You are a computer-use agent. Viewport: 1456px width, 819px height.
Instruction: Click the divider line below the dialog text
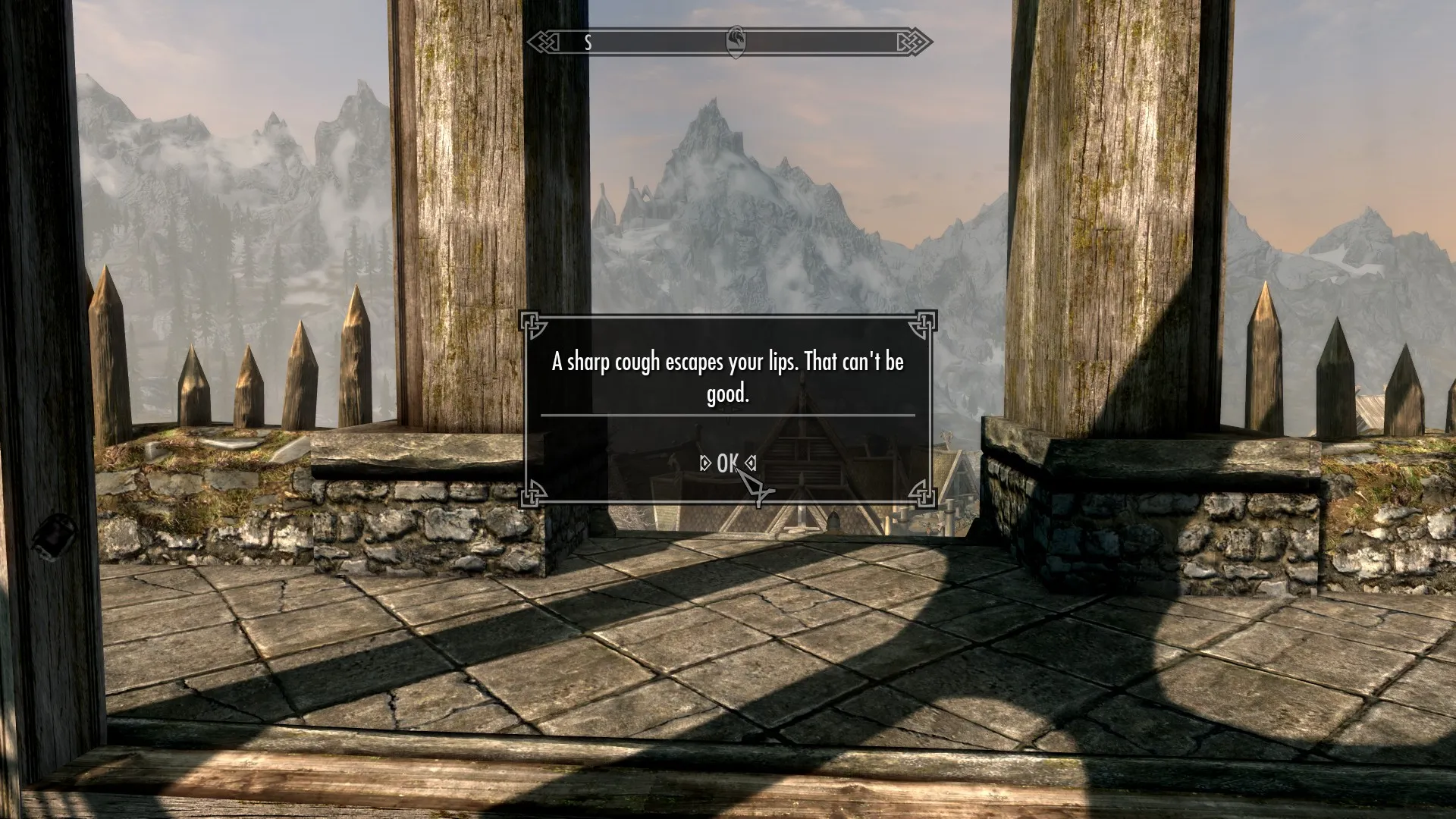pyautogui.click(x=726, y=416)
